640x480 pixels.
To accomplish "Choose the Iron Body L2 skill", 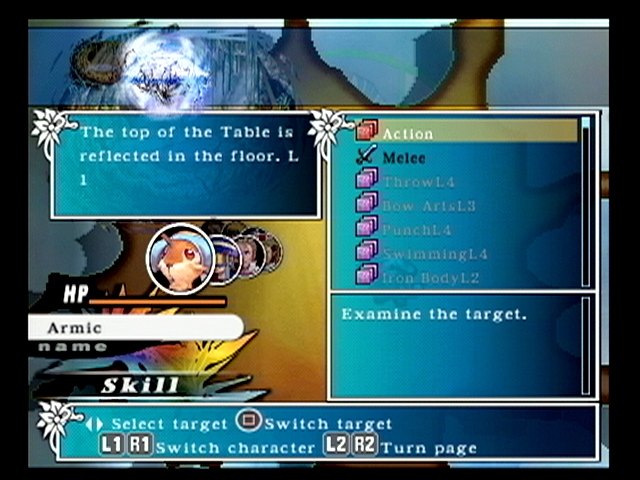I will (x=424, y=277).
